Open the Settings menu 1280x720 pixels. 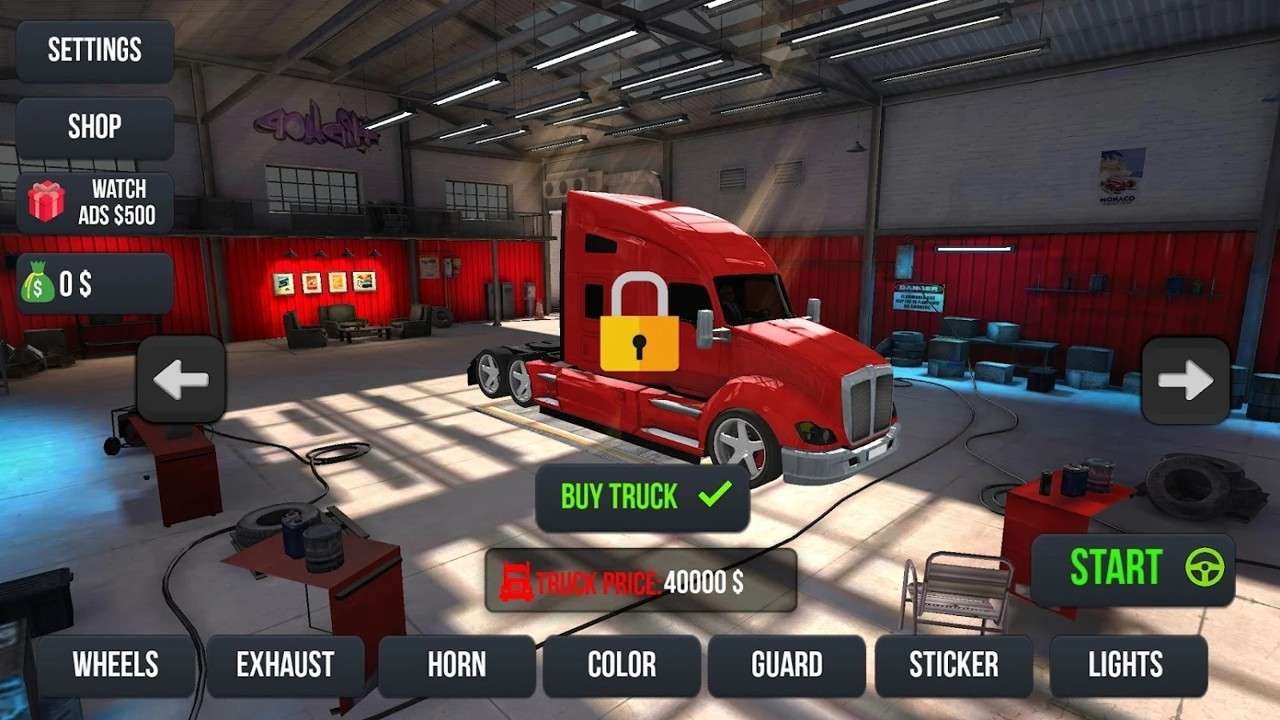(x=95, y=50)
